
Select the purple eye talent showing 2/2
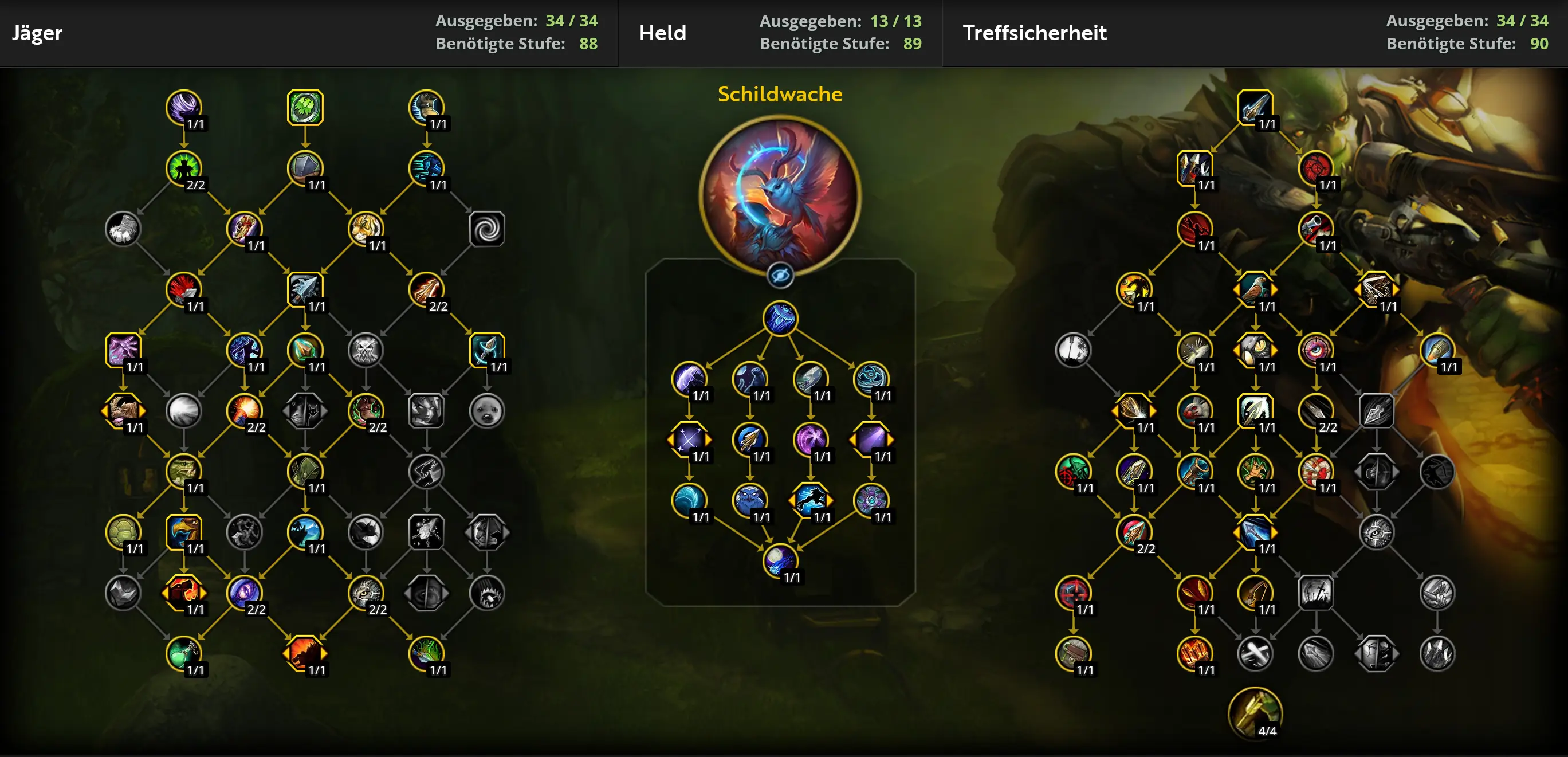pos(244,593)
